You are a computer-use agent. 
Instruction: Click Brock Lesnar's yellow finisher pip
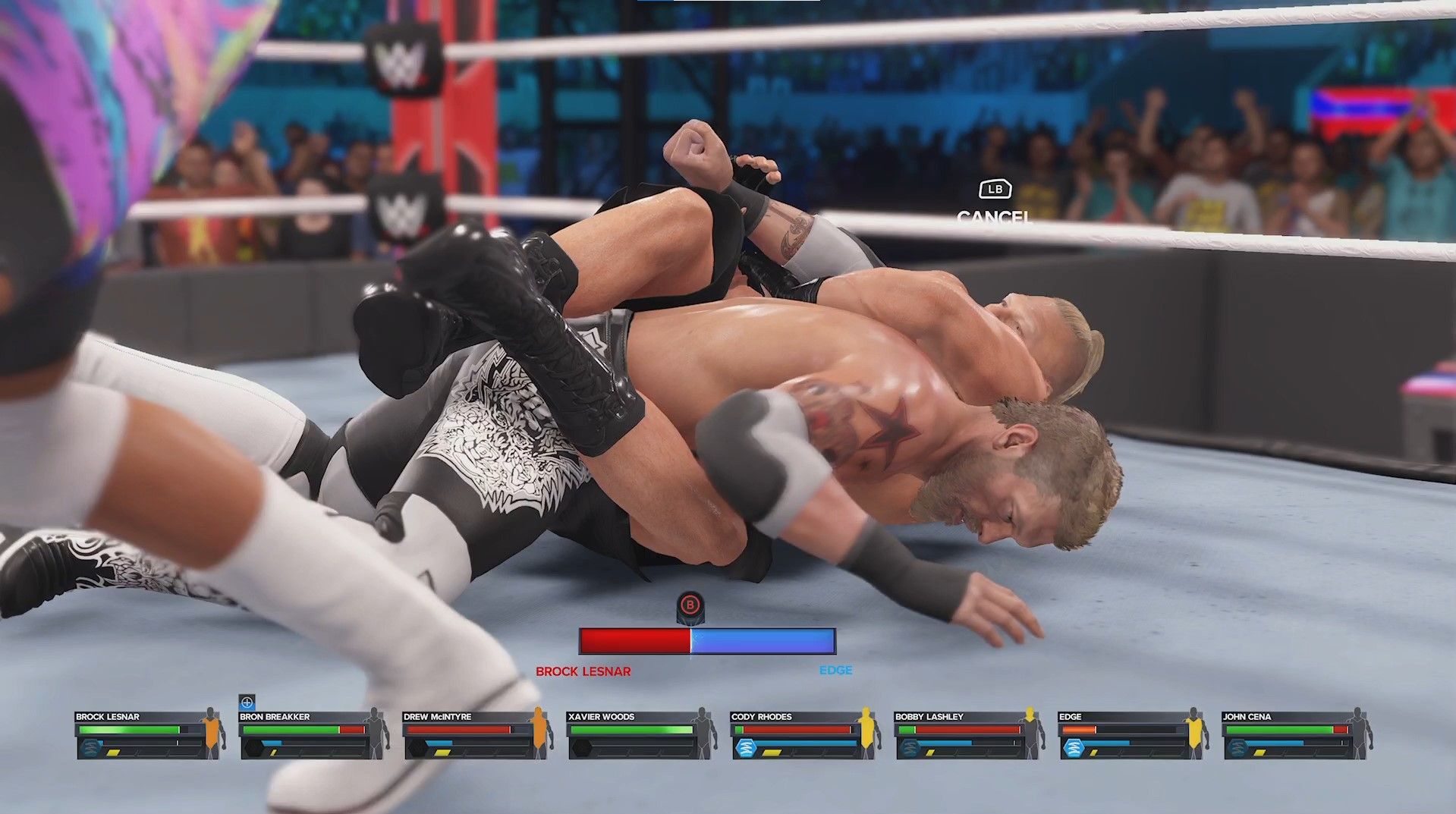pos(114,753)
